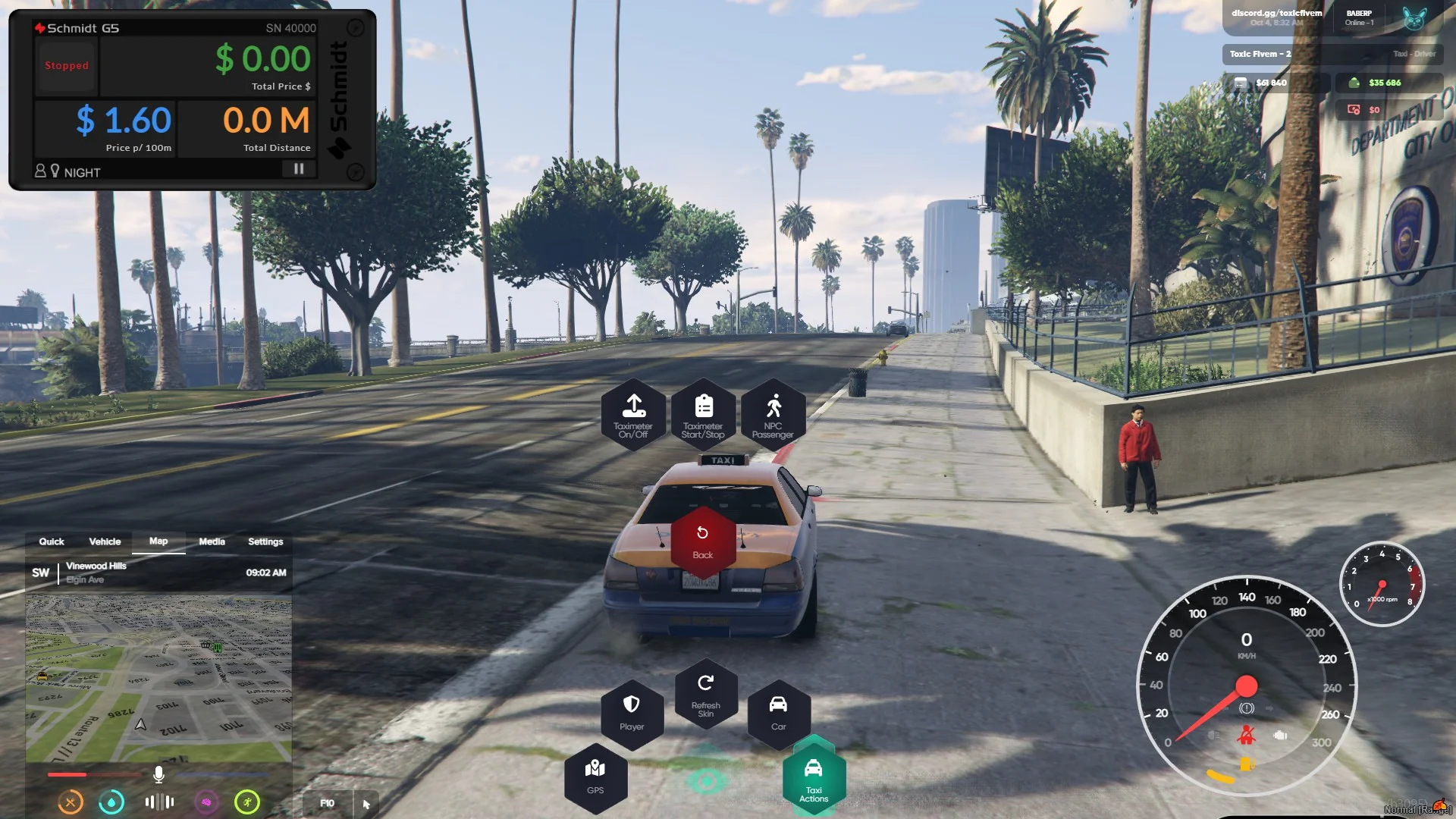
Task: Click the Refresh Skin hexagon
Action: tap(705, 693)
